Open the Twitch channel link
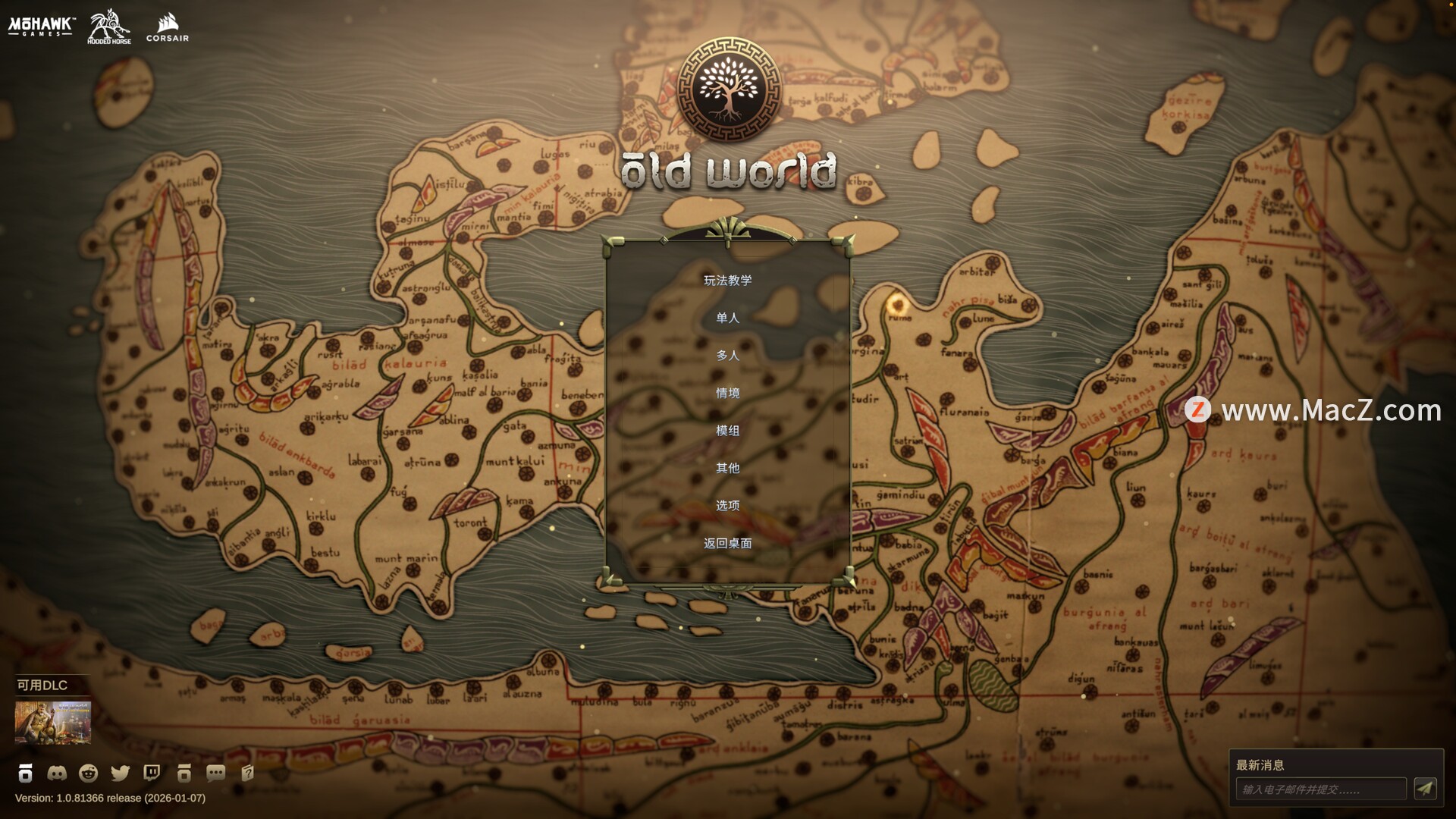The image size is (1456, 819). (152, 773)
